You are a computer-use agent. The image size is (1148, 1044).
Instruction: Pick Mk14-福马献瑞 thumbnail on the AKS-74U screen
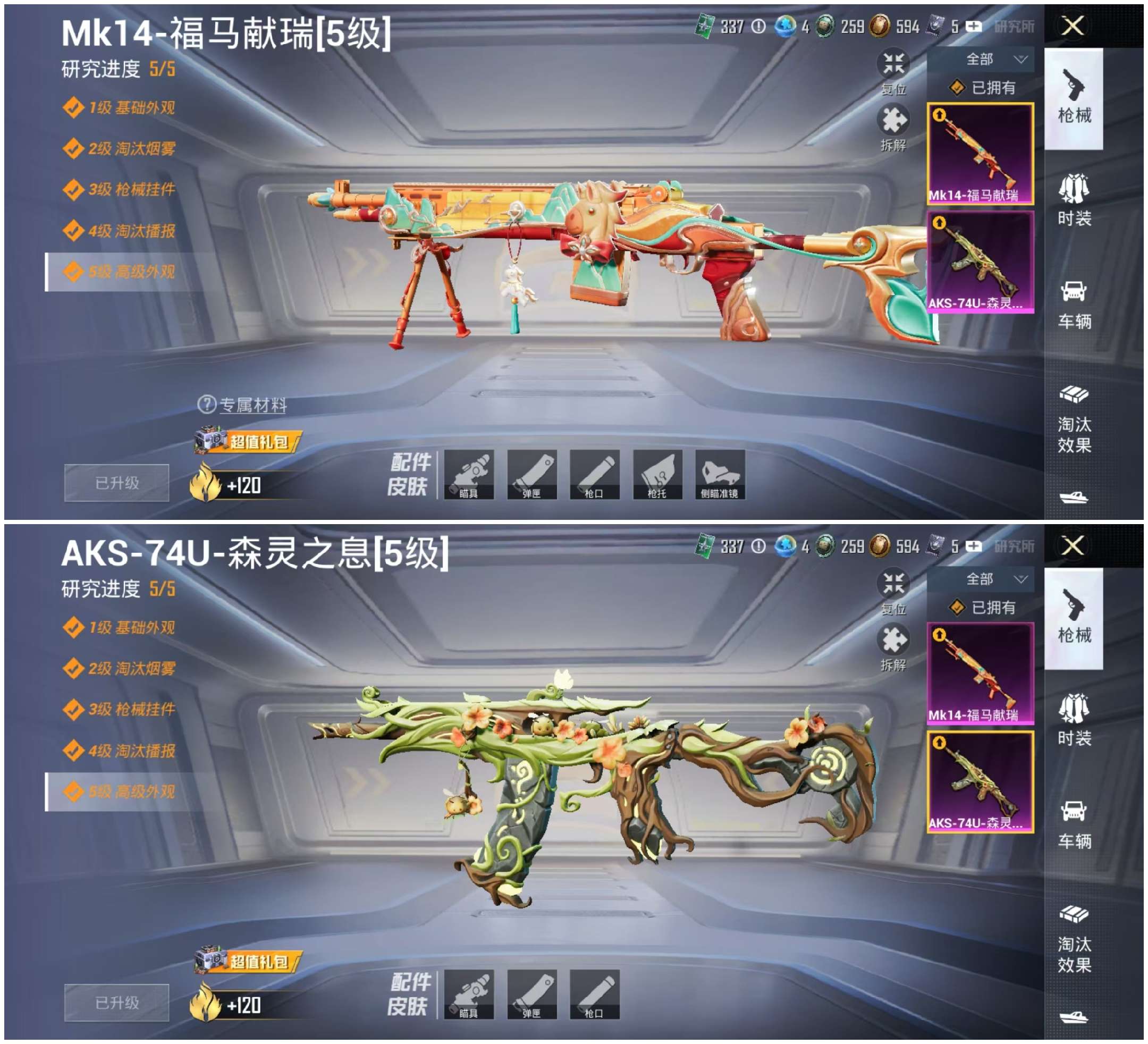coord(980,673)
